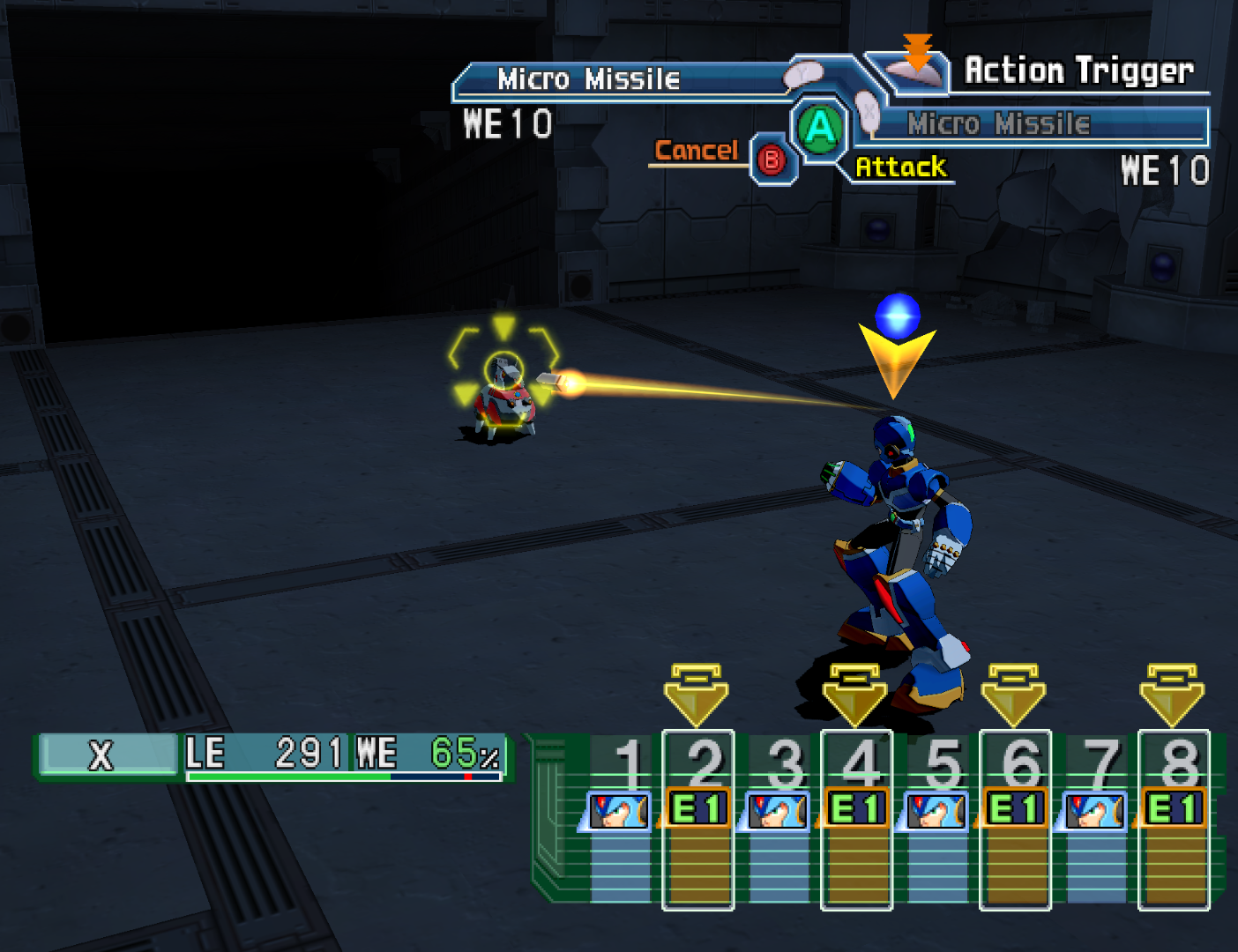The image size is (1238, 952).
Task: Pick the E1 enemy in turn slot 4
Action: coord(857,808)
